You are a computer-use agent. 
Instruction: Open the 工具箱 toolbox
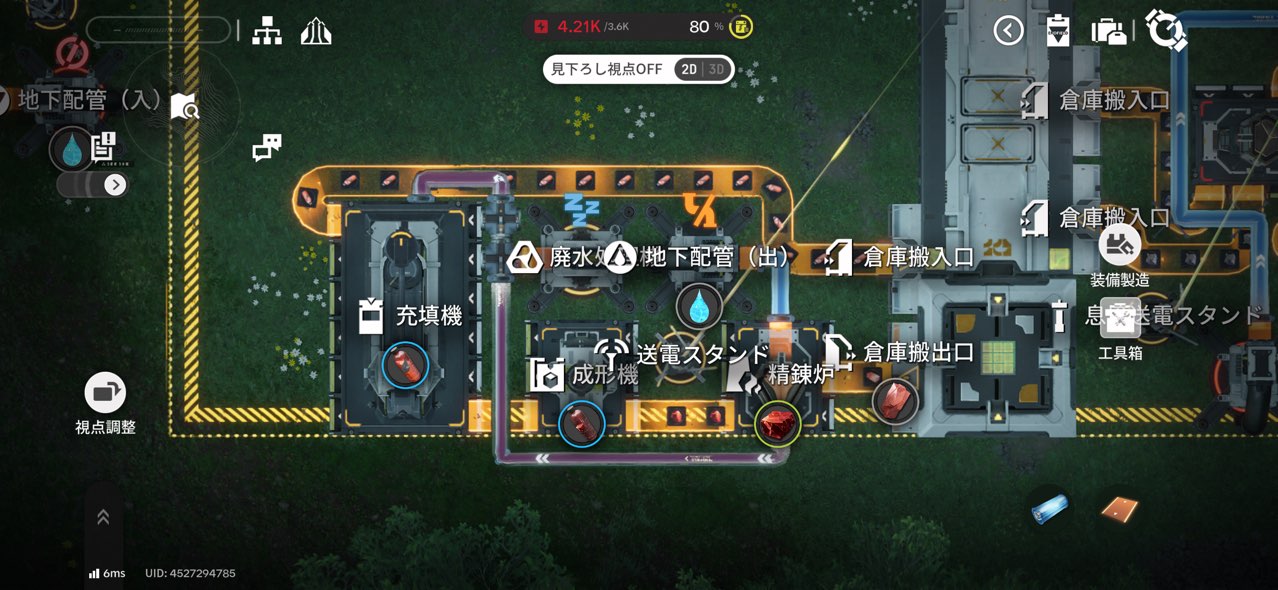(1120, 320)
